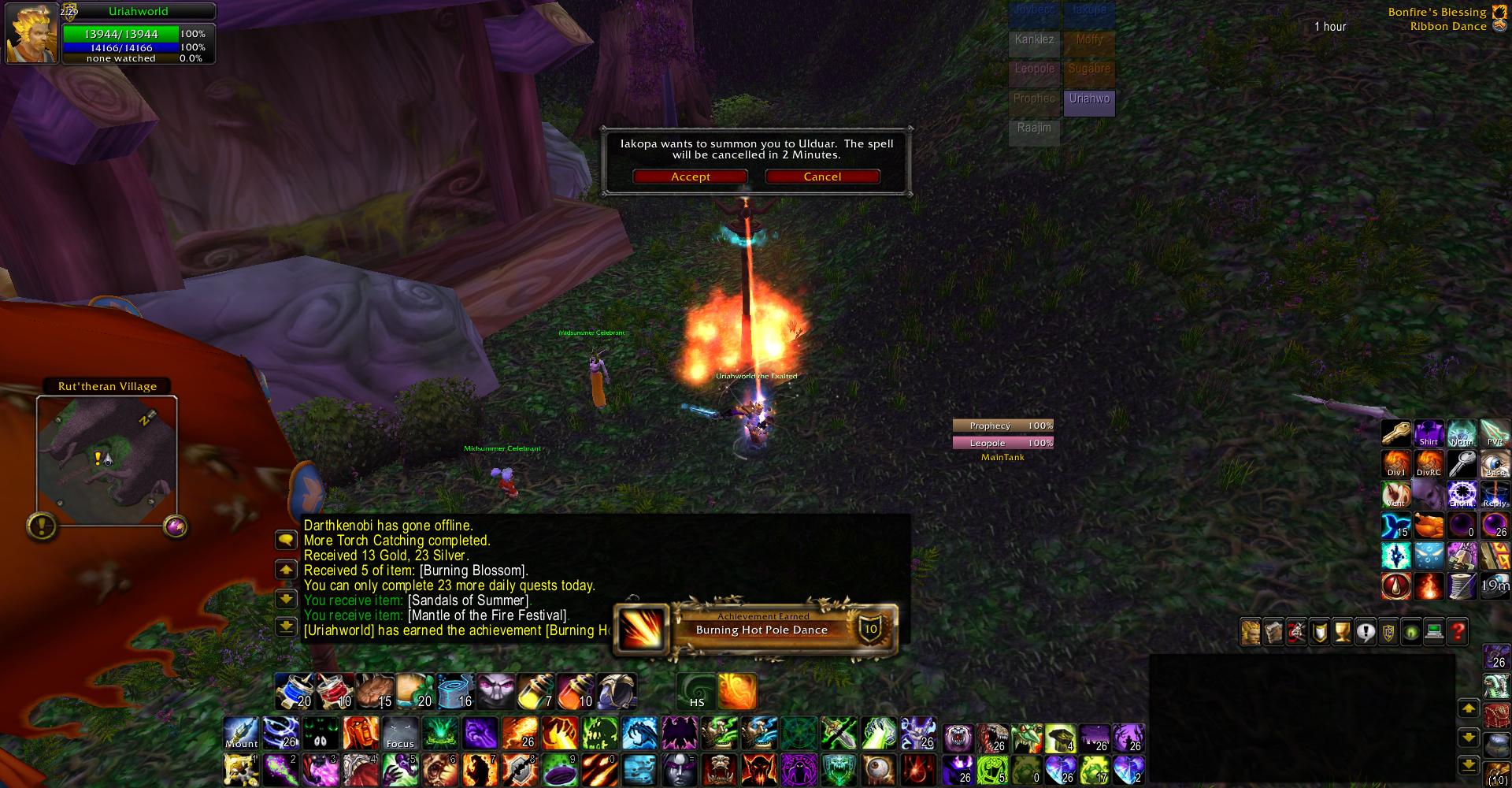Viewport: 1512px width, 788px height.
Task: Cancel the Ulduar summon request
Action: point(822,177)
